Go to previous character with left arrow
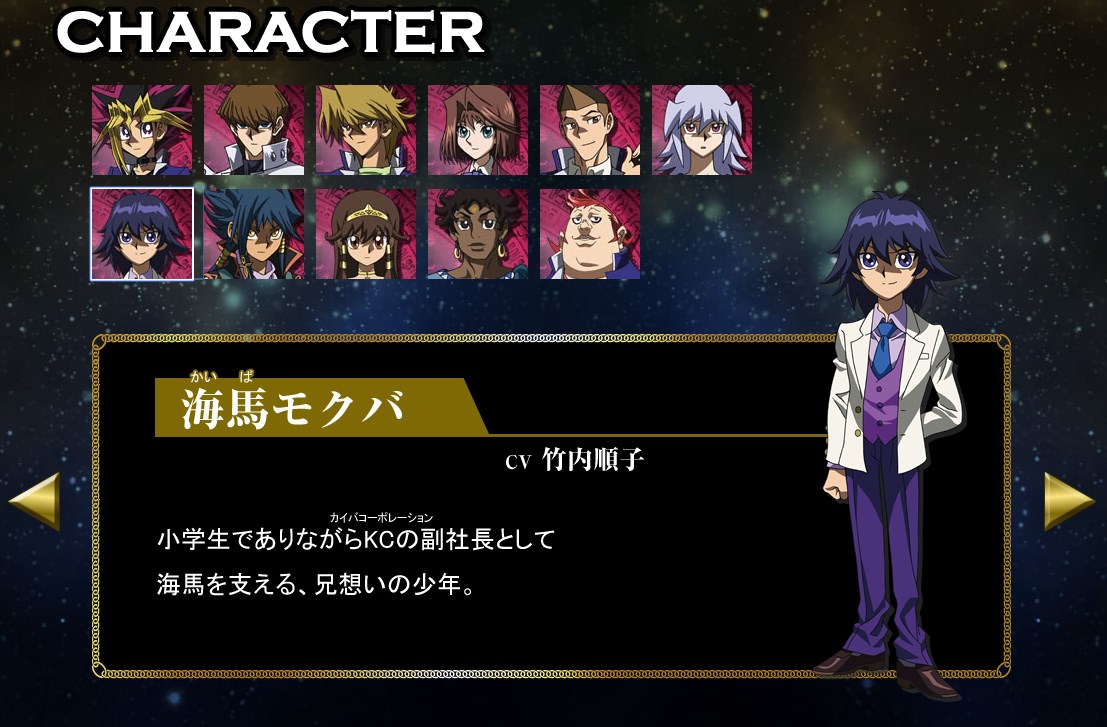Screen dimensions: 1107x727 35,500
